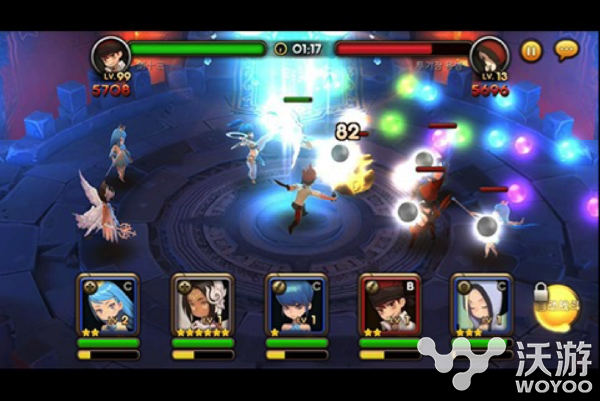Pause the battle
The height and width of the screenshot is (401, 600).
point(531,49)
